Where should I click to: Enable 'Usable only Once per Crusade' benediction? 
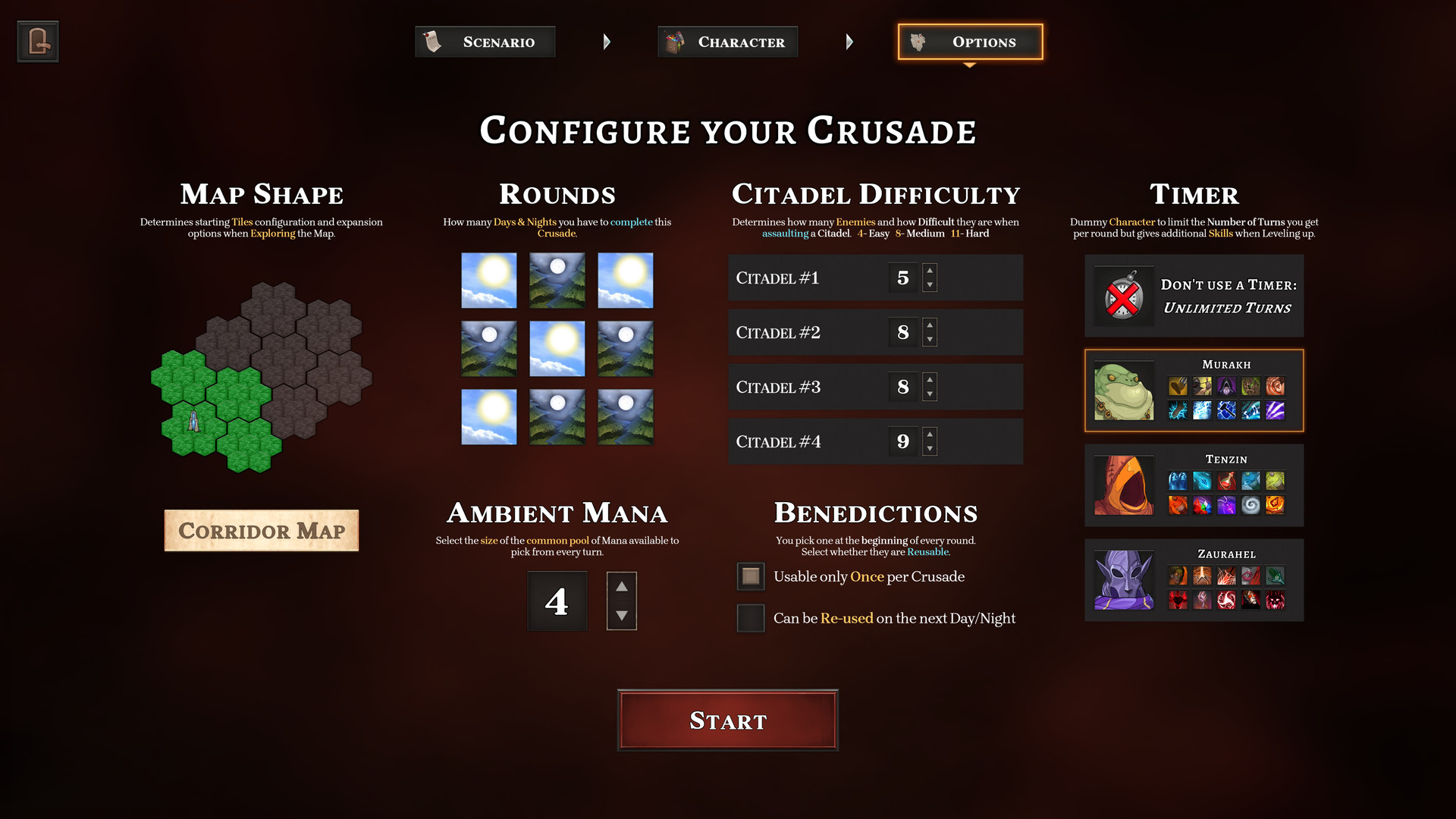click(750, 576)
